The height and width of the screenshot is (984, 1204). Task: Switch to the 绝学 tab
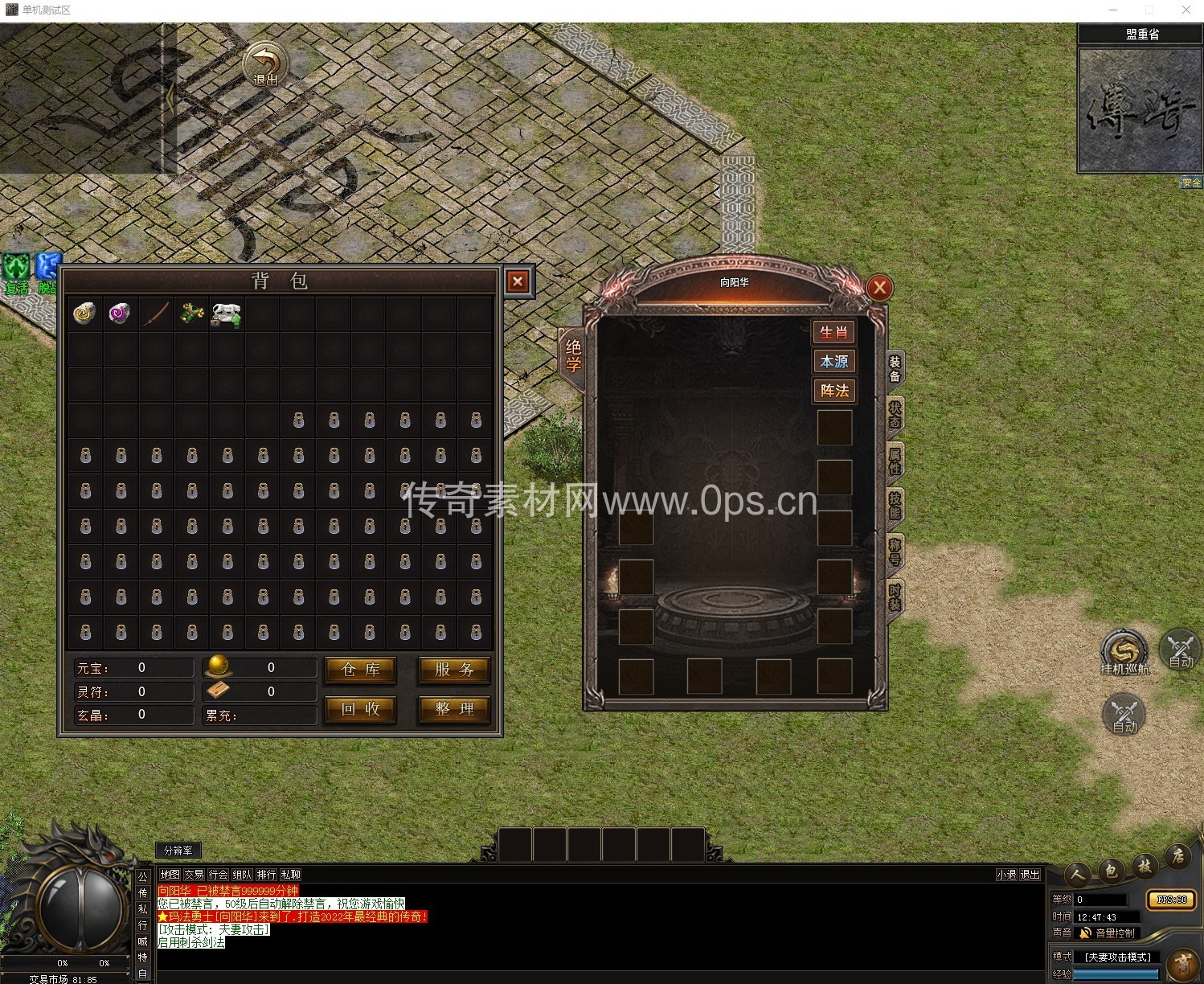(x=573, y=355)
